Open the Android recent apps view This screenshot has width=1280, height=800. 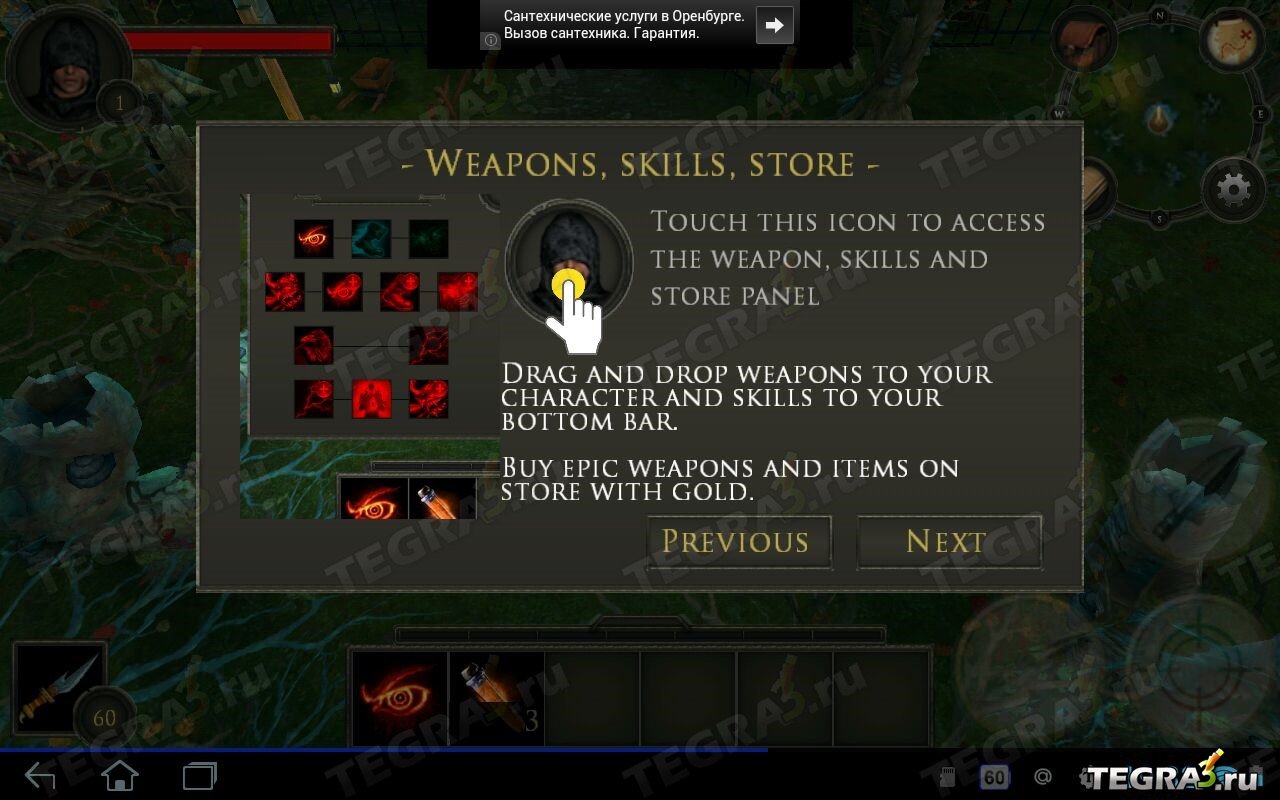(199, 775)
